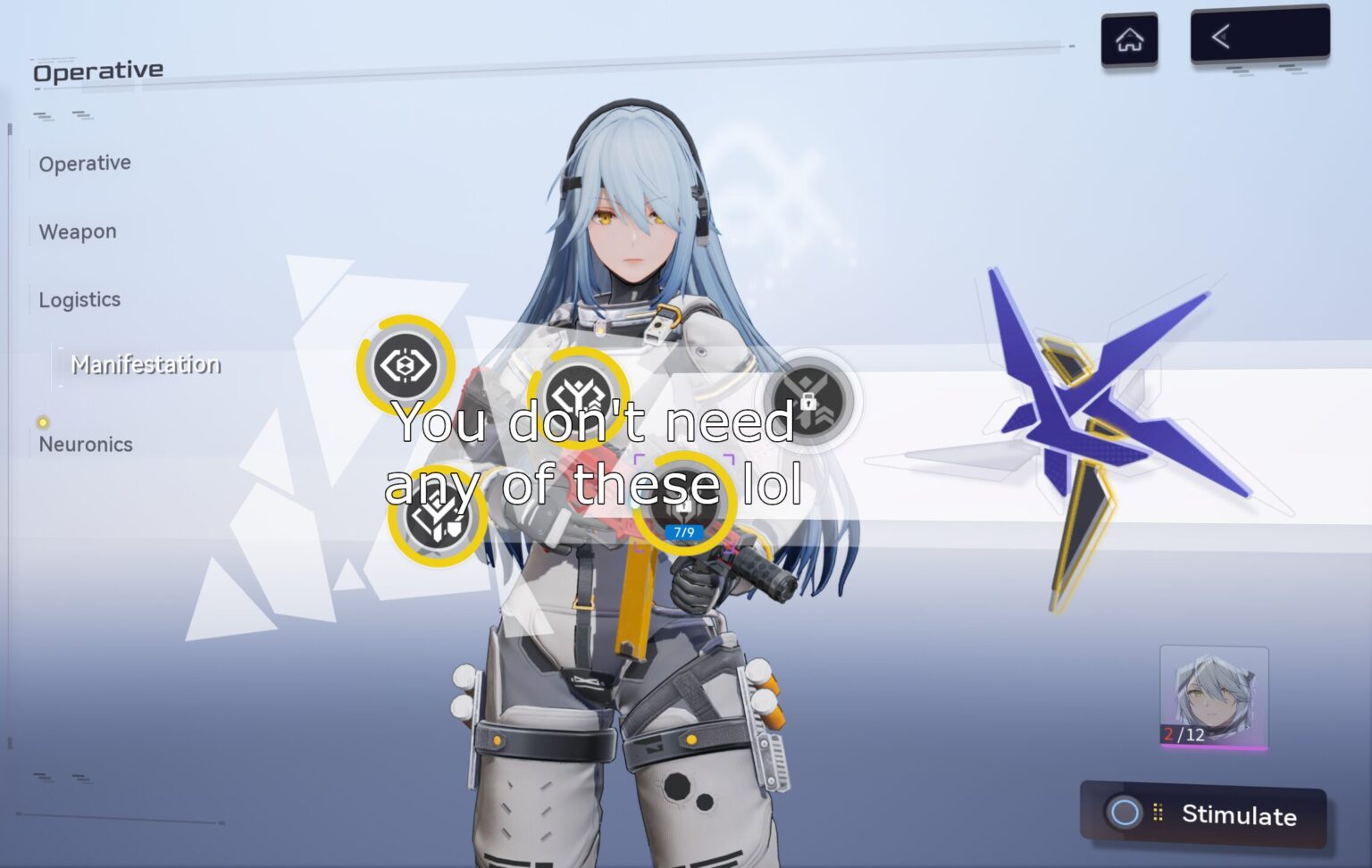The image size is (1372, 868).
Task: Click the circle gamepad prompt beside Stimulate
Action: [1124, 814]
